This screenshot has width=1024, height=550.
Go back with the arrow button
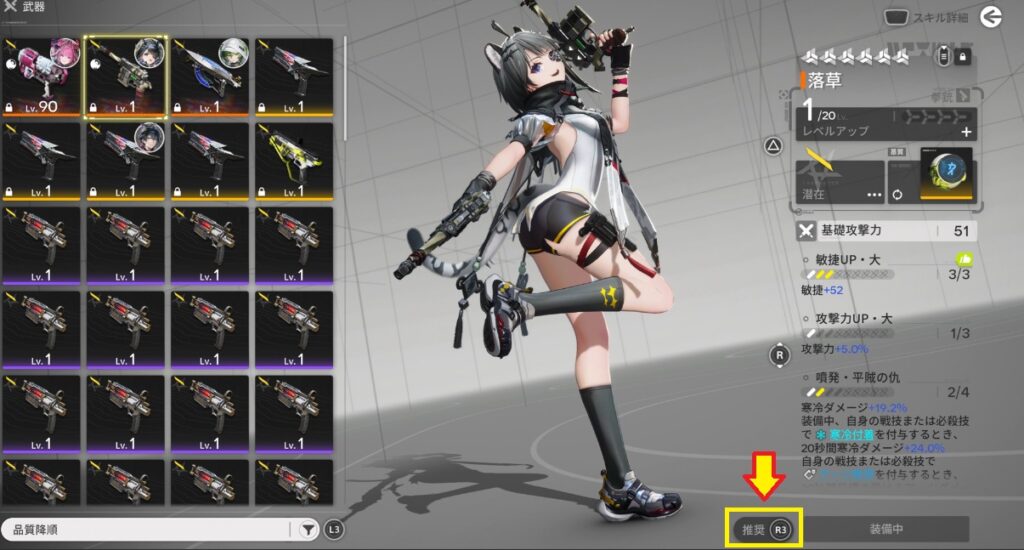[x=991, y=16]
